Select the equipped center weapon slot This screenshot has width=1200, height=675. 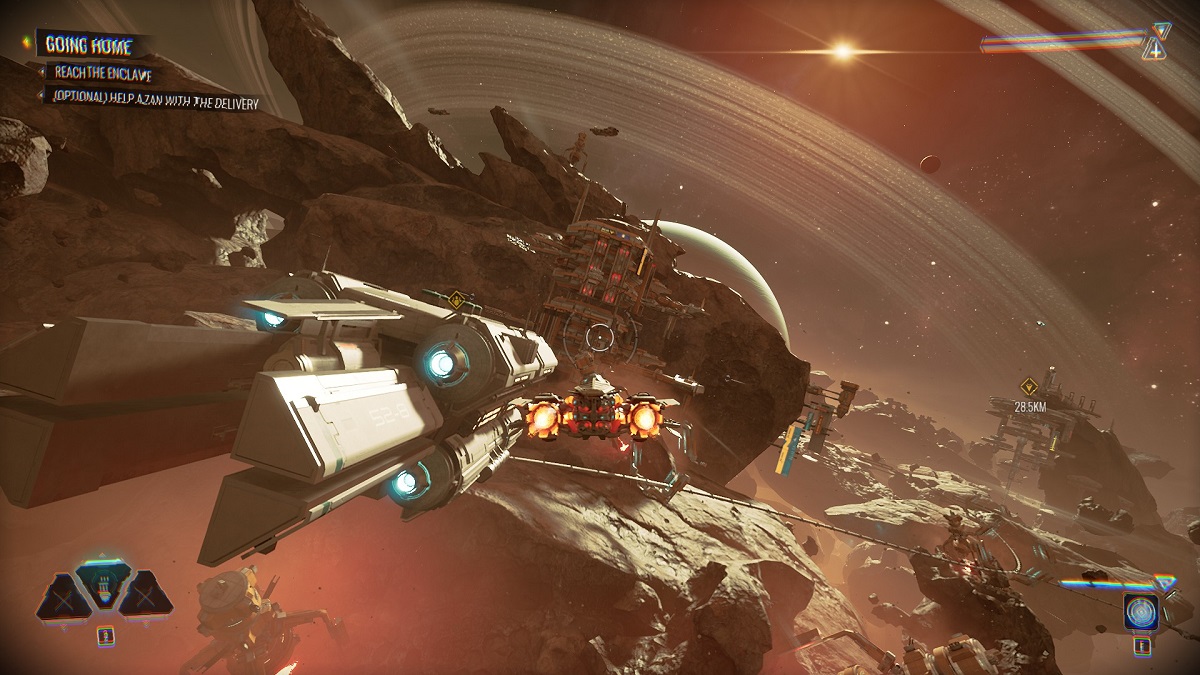pyautogui.click(x=104, y=585)
